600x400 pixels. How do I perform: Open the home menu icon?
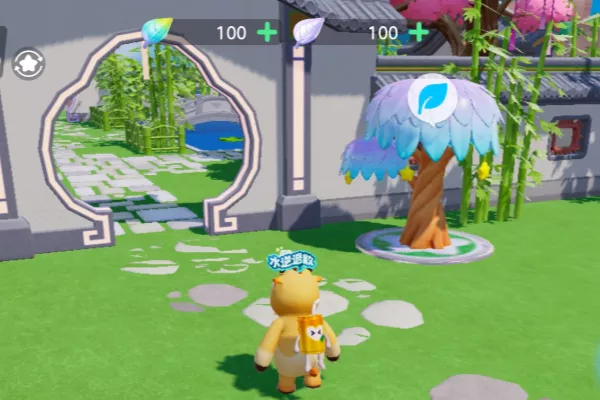pos(28,64)
